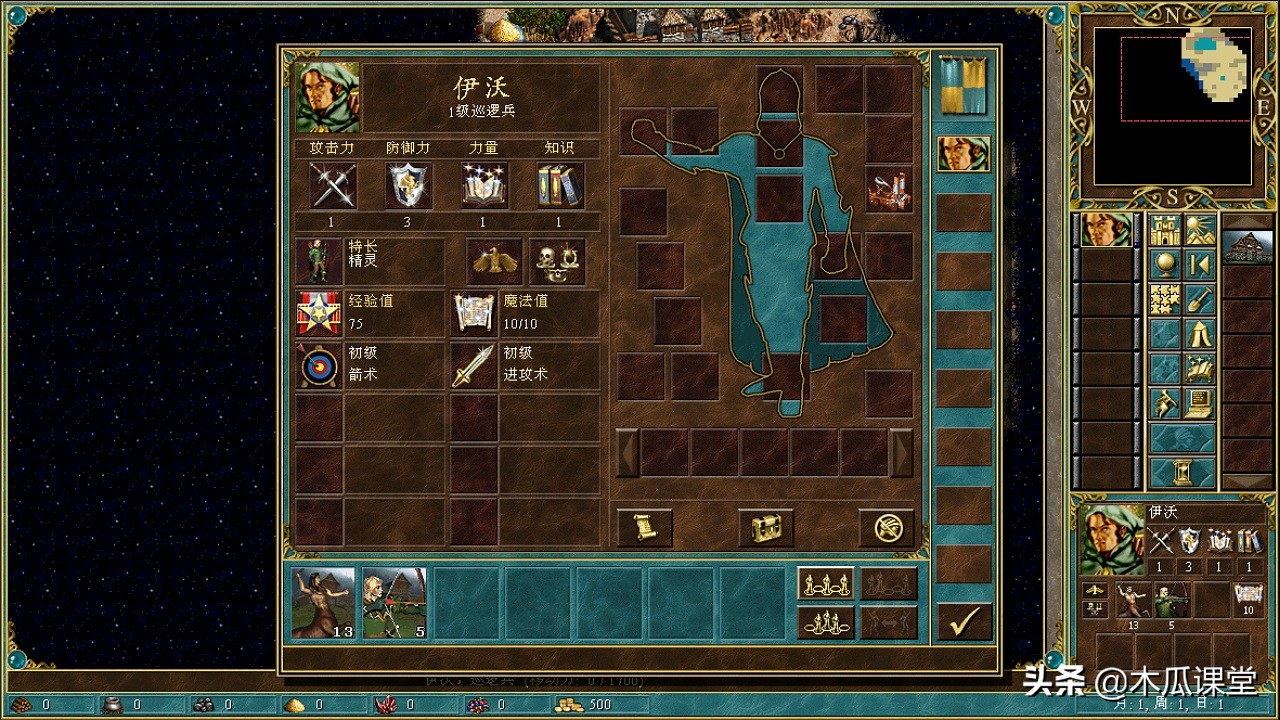The height and width of the screenshot is (720, 1280).
Task: Click the Archery skill target icon
Action: click(x=320, y=366)
